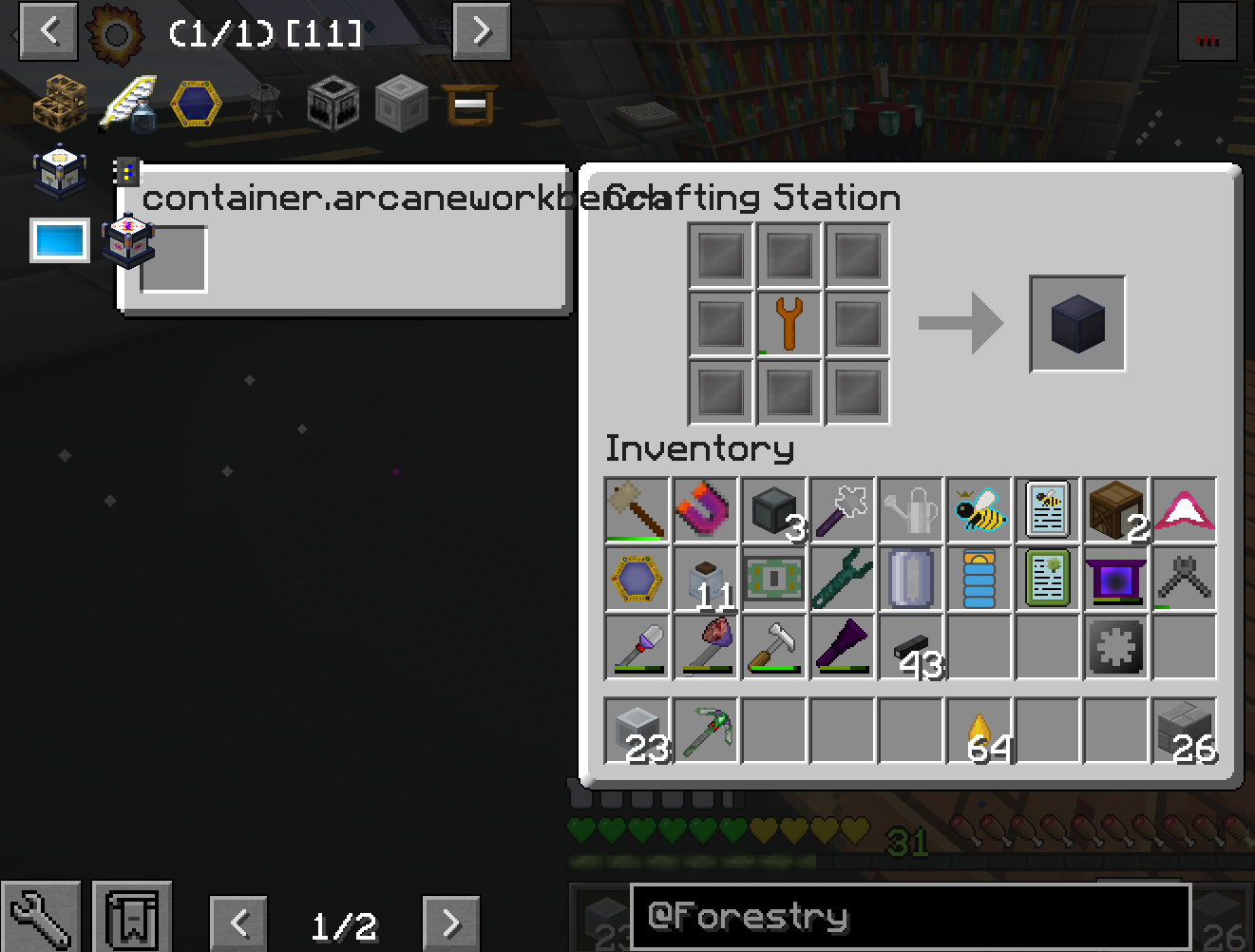Image resolution: width=1255 pixels, height=952 pixels.
Task: Toggle the bookmarks panel with the W icon
Action: pos(132,915)
